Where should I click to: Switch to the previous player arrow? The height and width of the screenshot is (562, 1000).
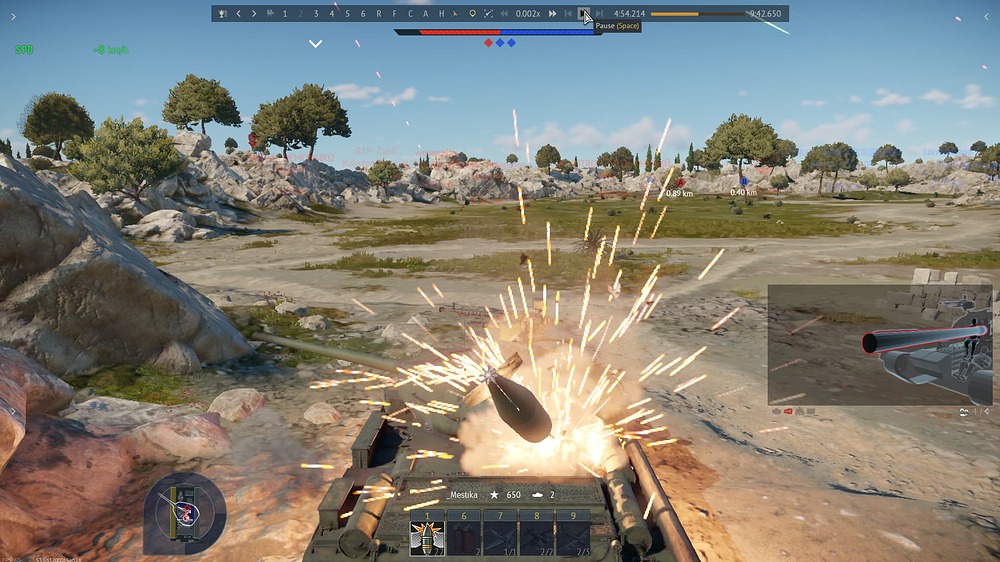[238, 14]
